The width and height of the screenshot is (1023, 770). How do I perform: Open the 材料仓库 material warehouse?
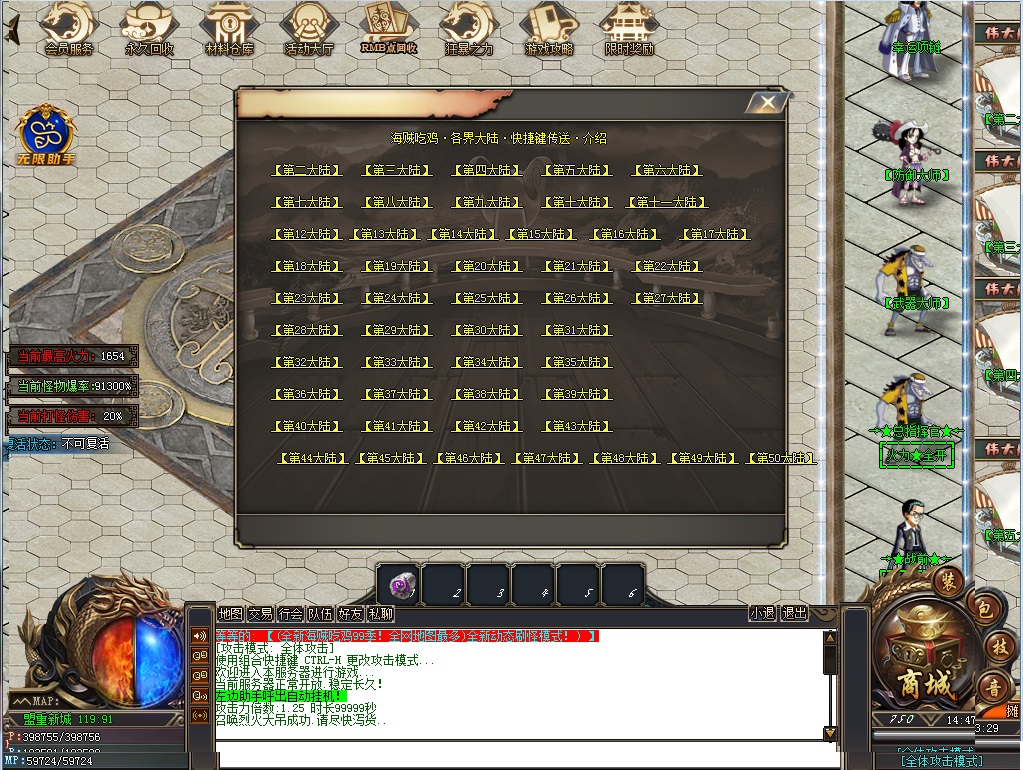click(229, 28)
